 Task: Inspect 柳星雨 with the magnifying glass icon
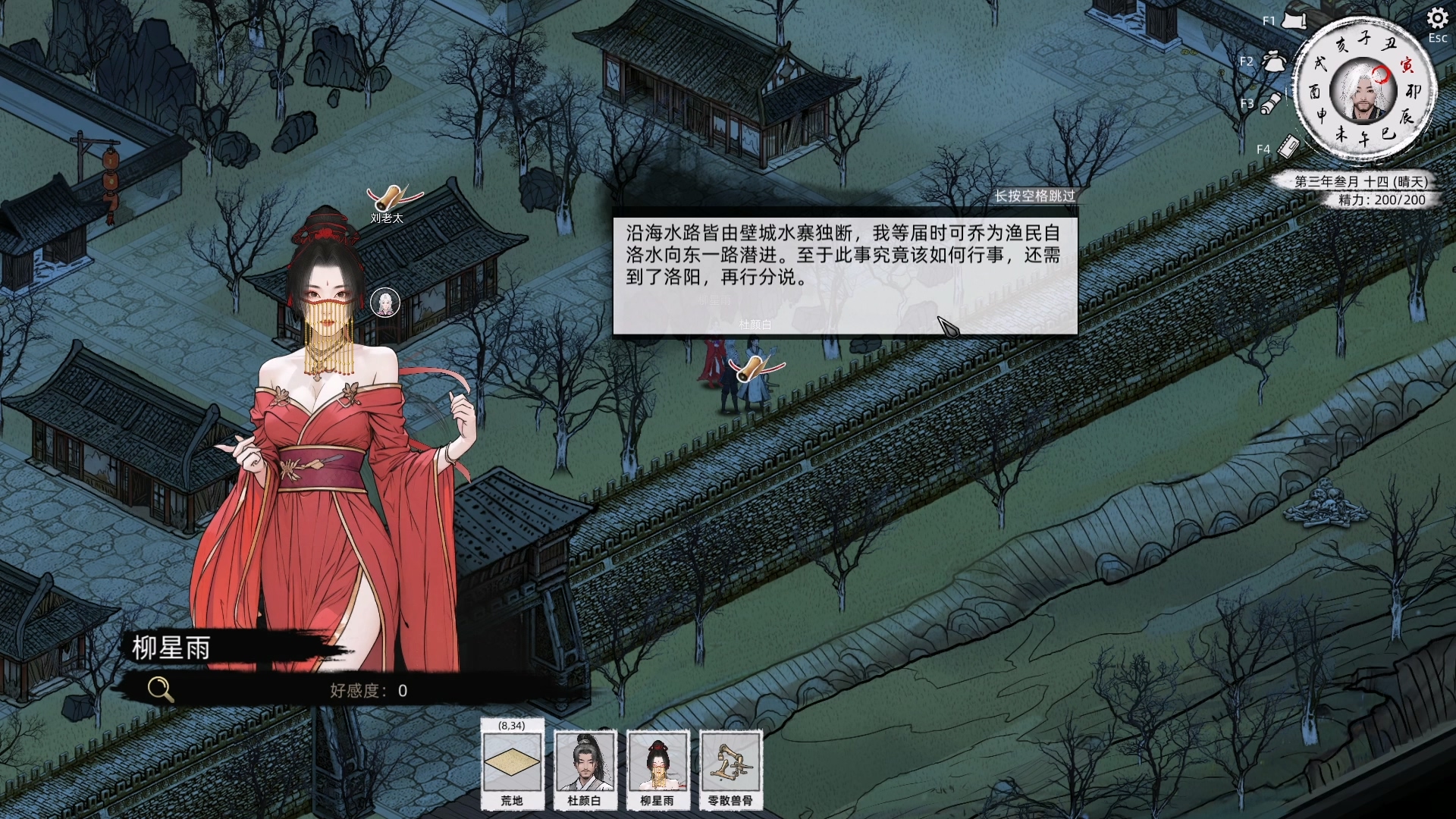160,689
